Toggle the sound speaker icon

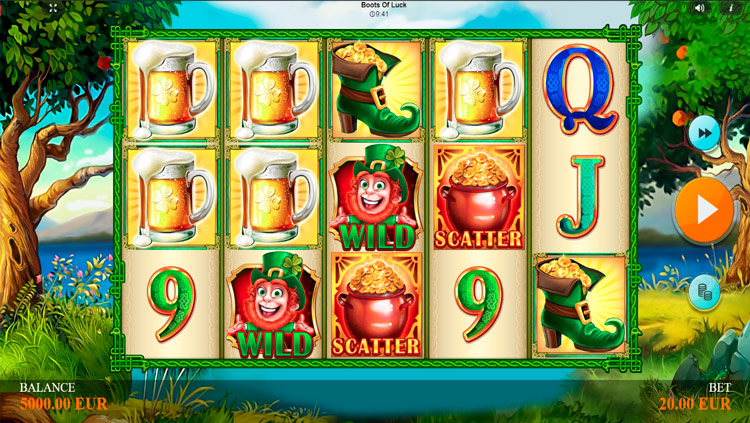click(x=699, y=8)
